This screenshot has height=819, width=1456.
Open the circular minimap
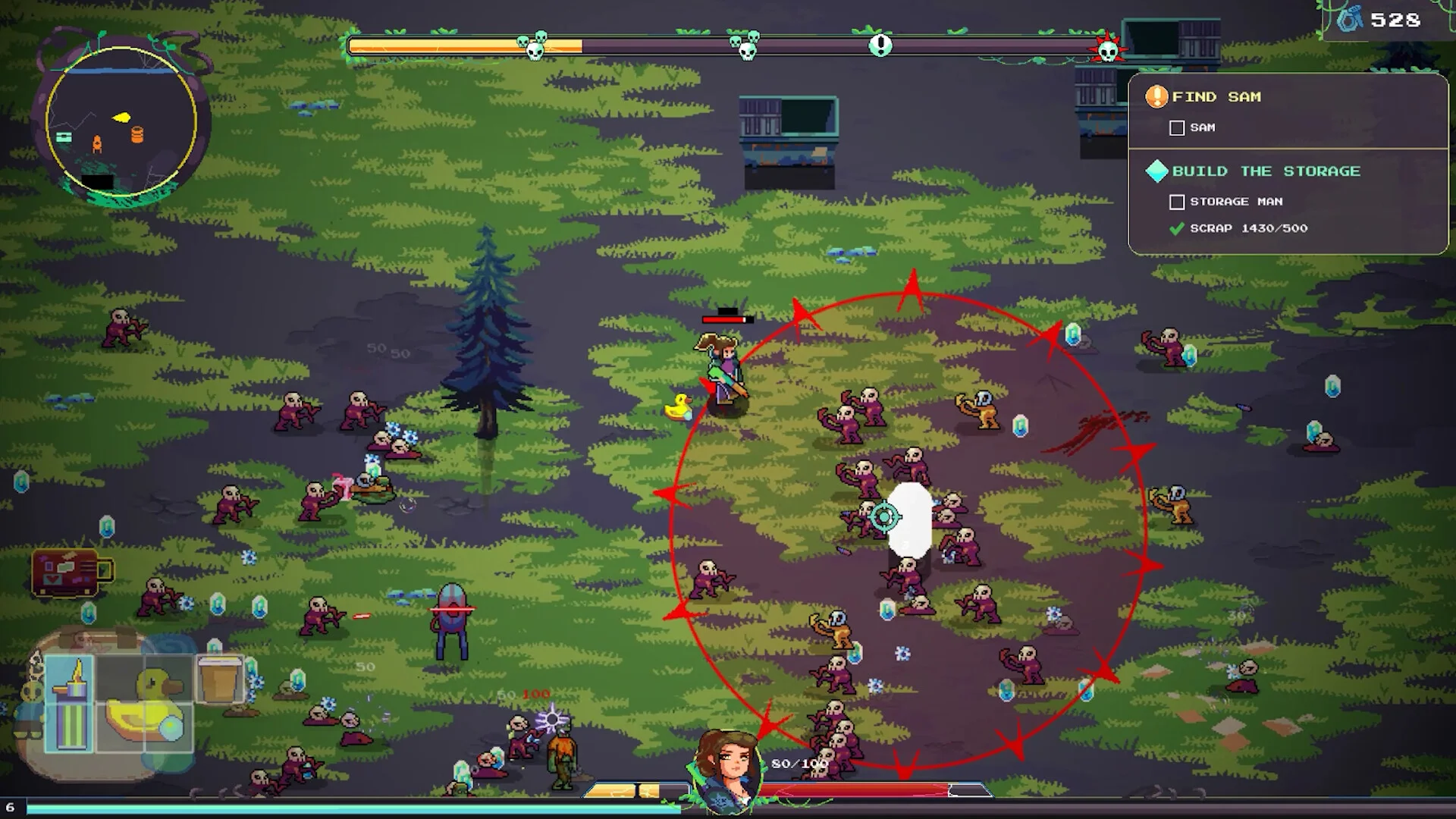[121, 121]
